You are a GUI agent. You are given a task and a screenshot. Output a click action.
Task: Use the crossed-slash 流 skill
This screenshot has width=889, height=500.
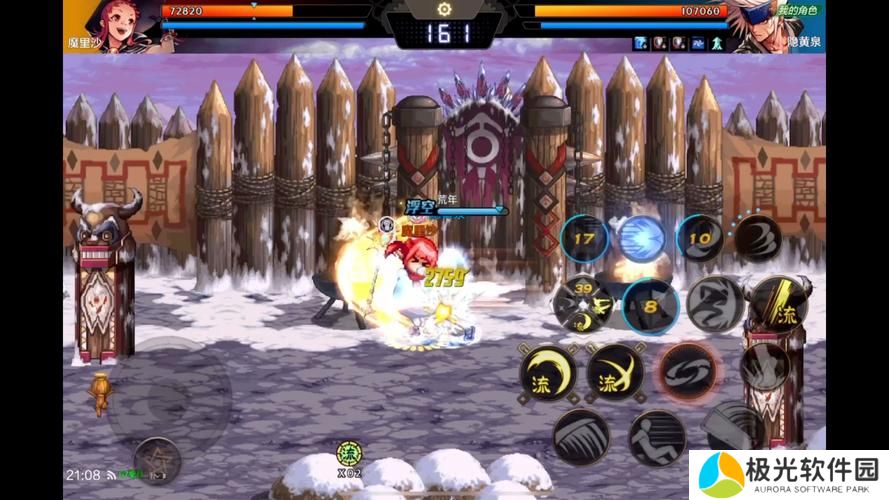coord(615,373)
